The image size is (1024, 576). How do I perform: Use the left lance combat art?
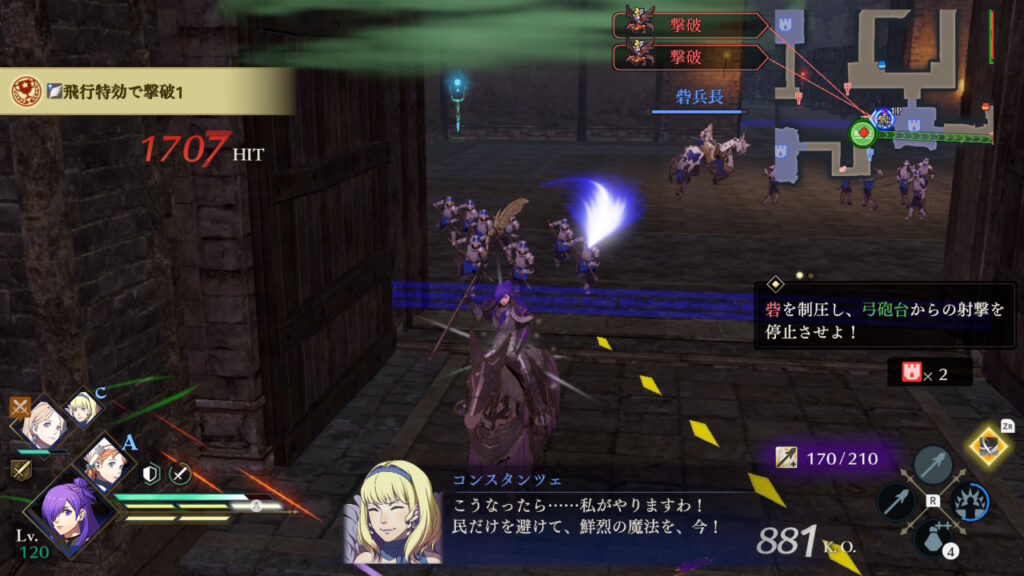point(895,502)
